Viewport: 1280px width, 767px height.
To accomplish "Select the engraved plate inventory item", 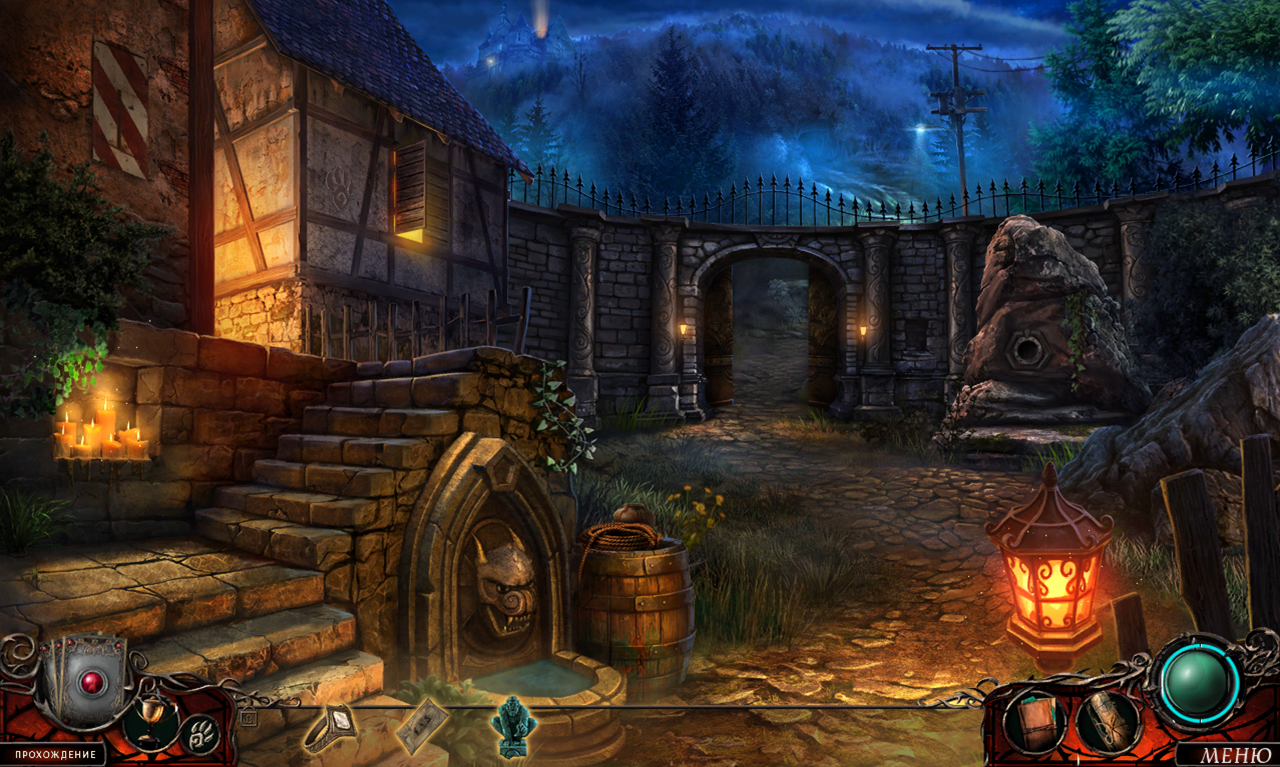I will (421, 725).
